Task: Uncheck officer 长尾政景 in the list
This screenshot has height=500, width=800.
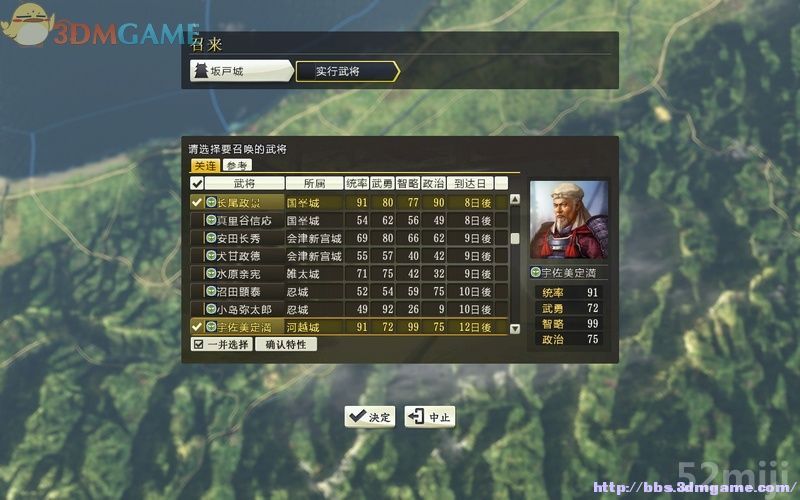Action: [197, 202]
